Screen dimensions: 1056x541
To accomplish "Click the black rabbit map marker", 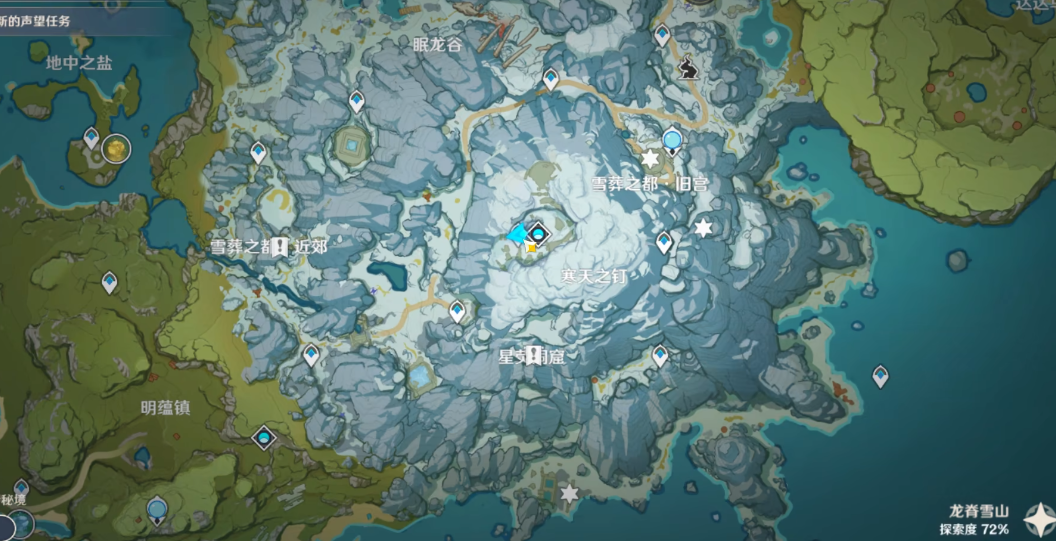I will [x=687, y=68].
